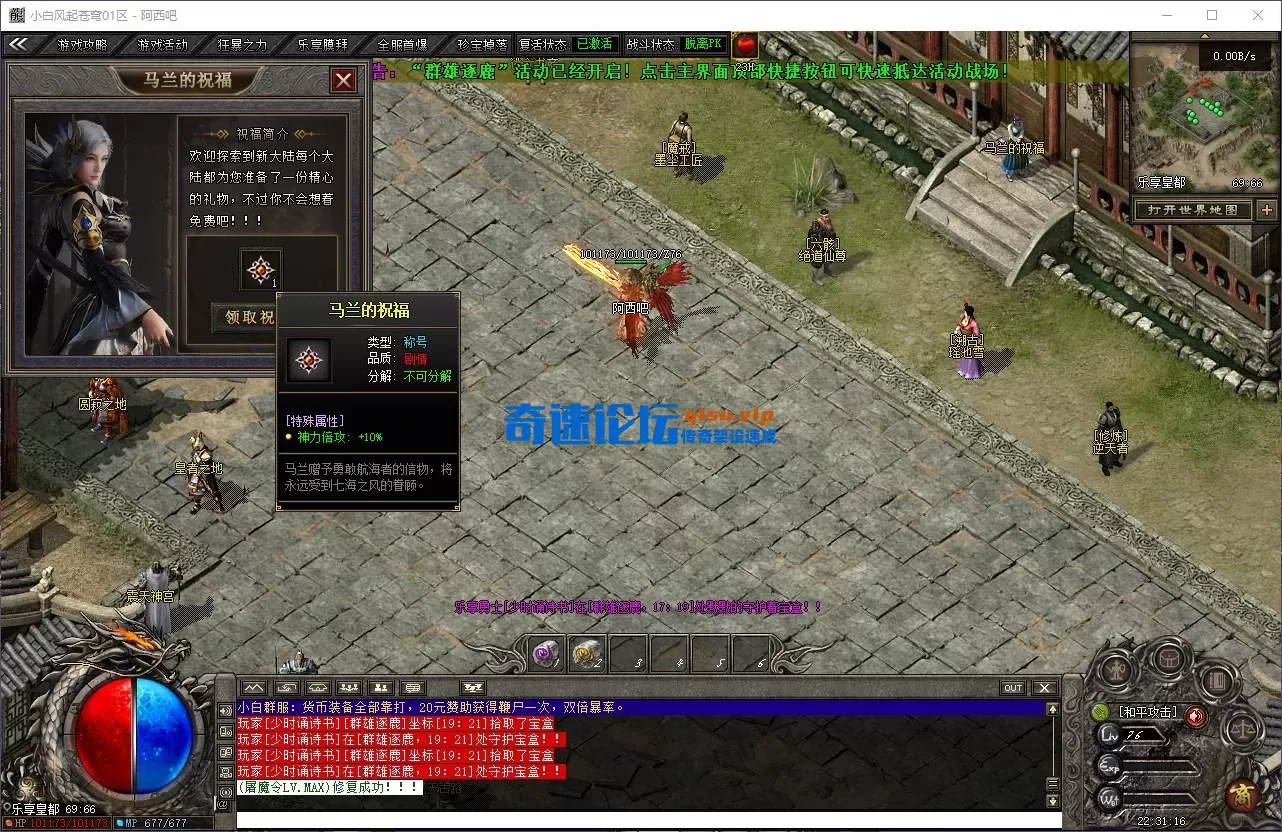Open the character equipment panel icon
This screenshot has height=832, width=1282.
click(x=1117, y=668)
